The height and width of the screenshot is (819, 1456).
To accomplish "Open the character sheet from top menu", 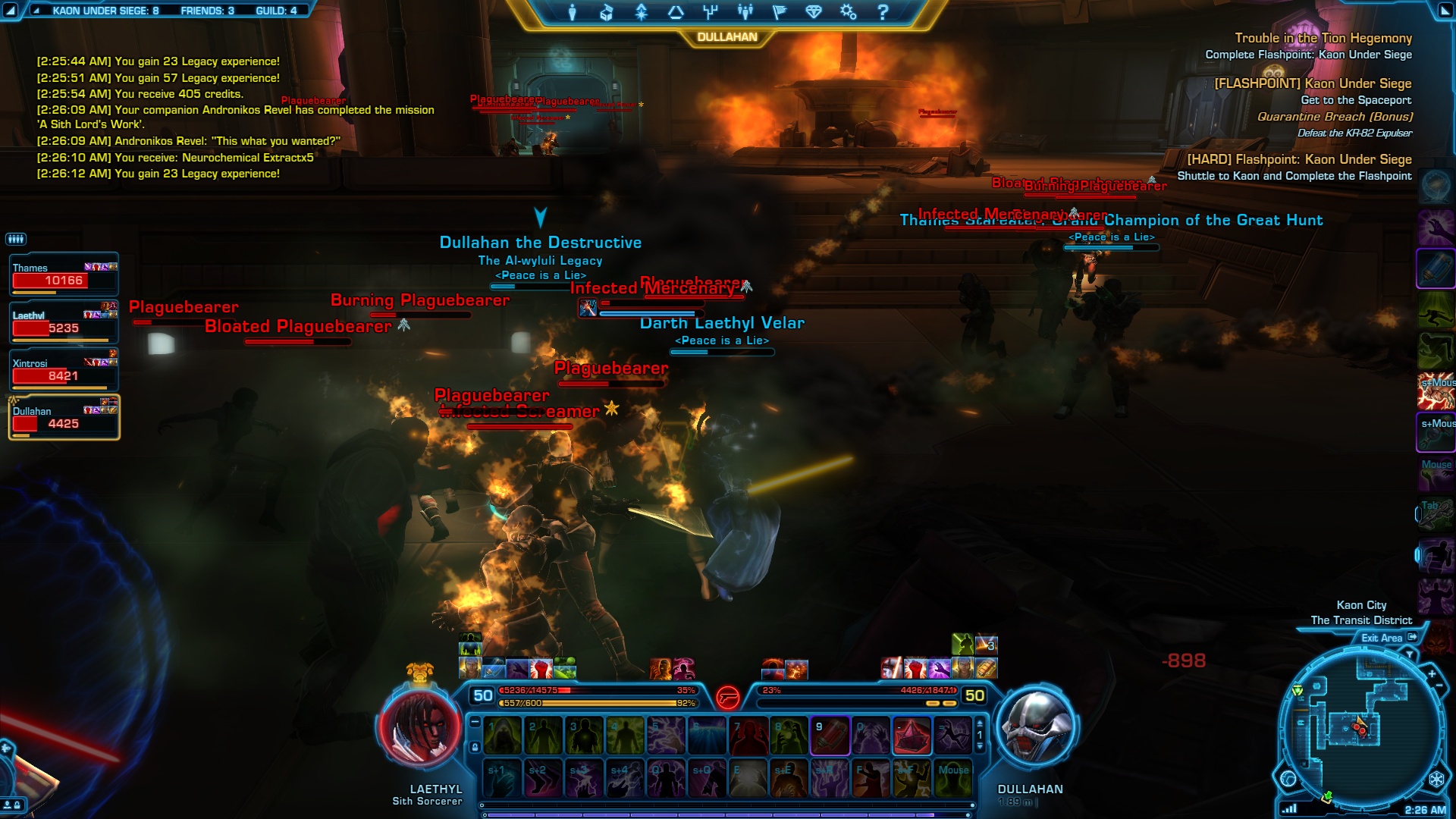I will [x=573, y=12].
